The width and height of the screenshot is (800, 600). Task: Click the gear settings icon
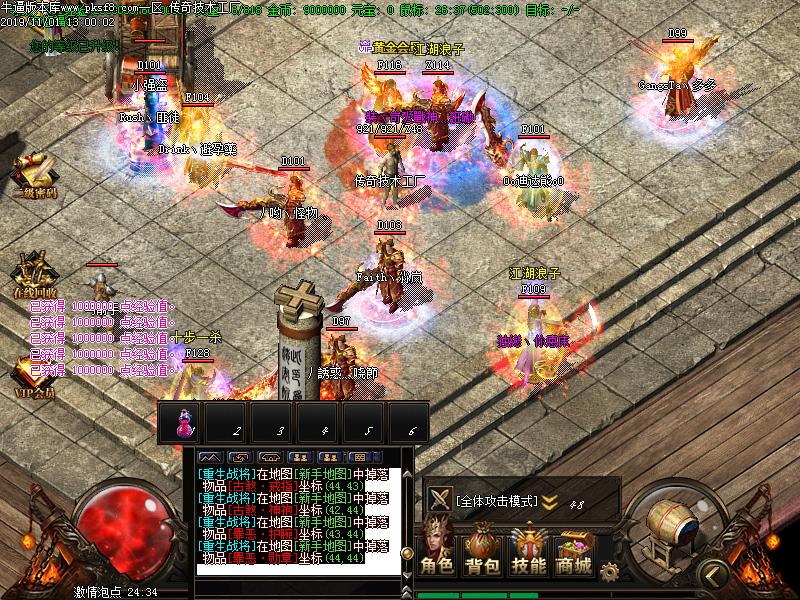[x=609, y=571]
